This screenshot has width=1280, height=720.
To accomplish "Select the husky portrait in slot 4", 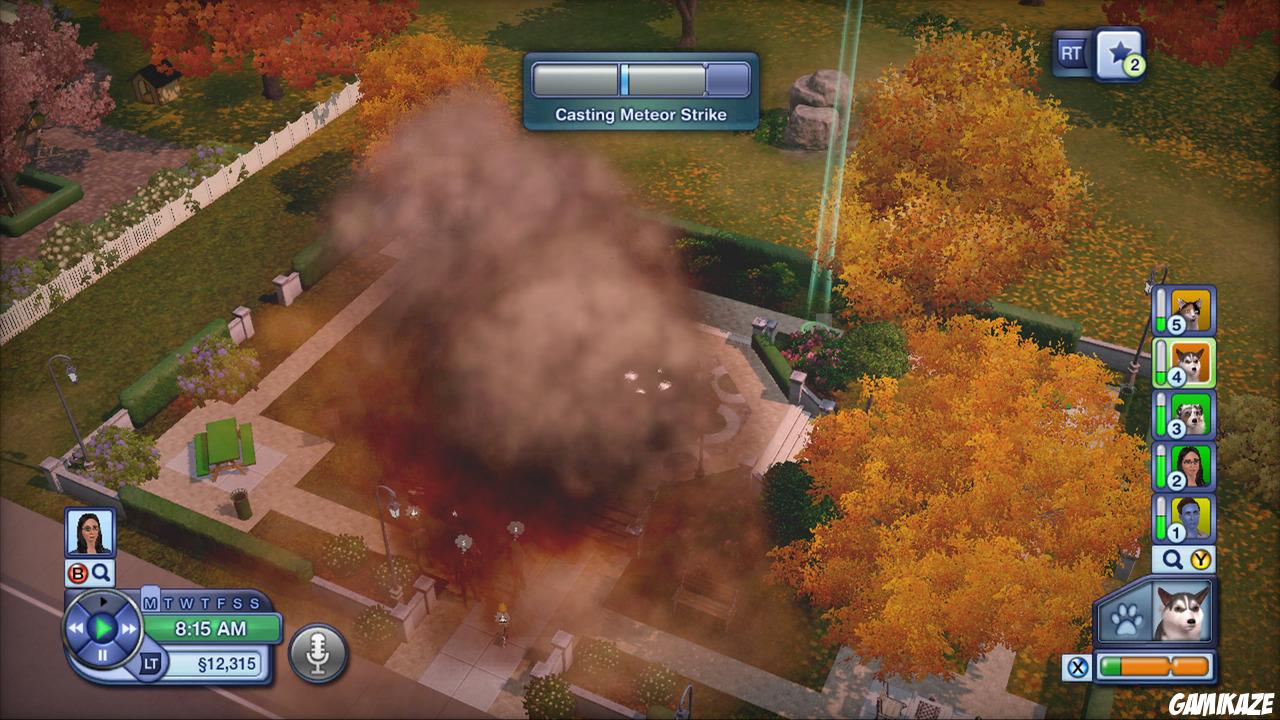I will tap(1194, 361).
